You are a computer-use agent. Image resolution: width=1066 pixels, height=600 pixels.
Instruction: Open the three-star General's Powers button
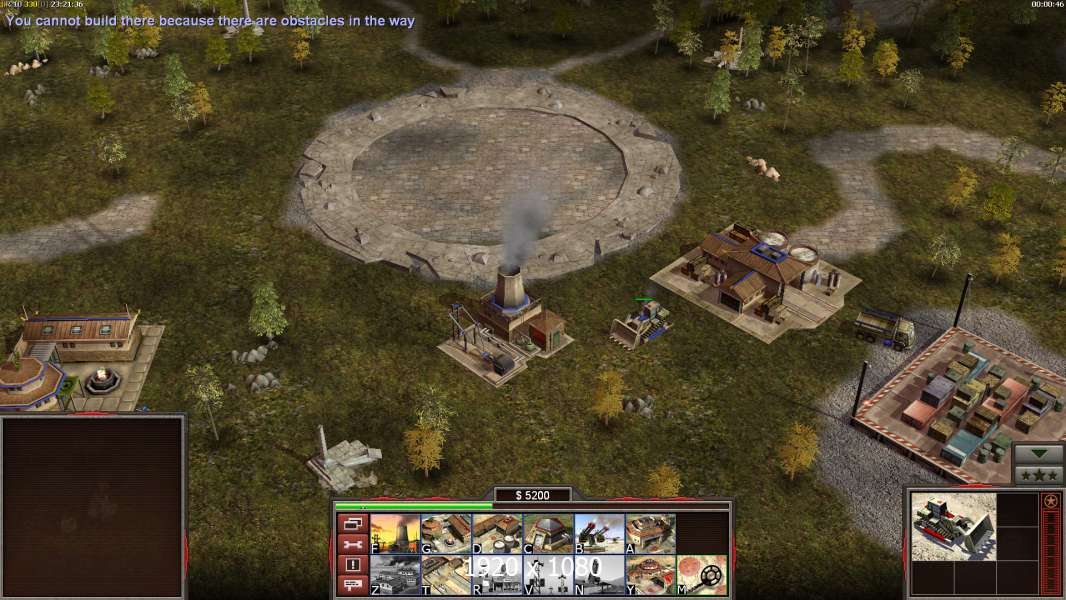1039,474
